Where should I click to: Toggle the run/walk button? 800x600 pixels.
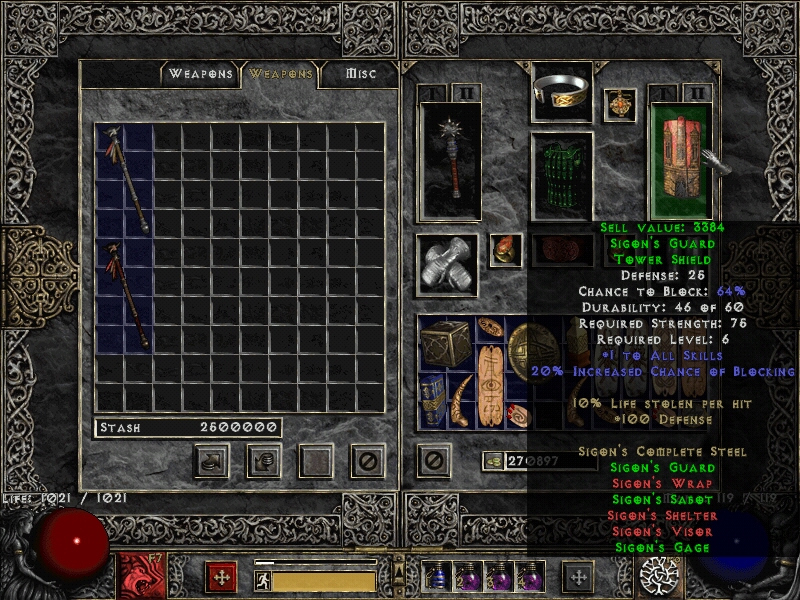(x=263, y=580)
